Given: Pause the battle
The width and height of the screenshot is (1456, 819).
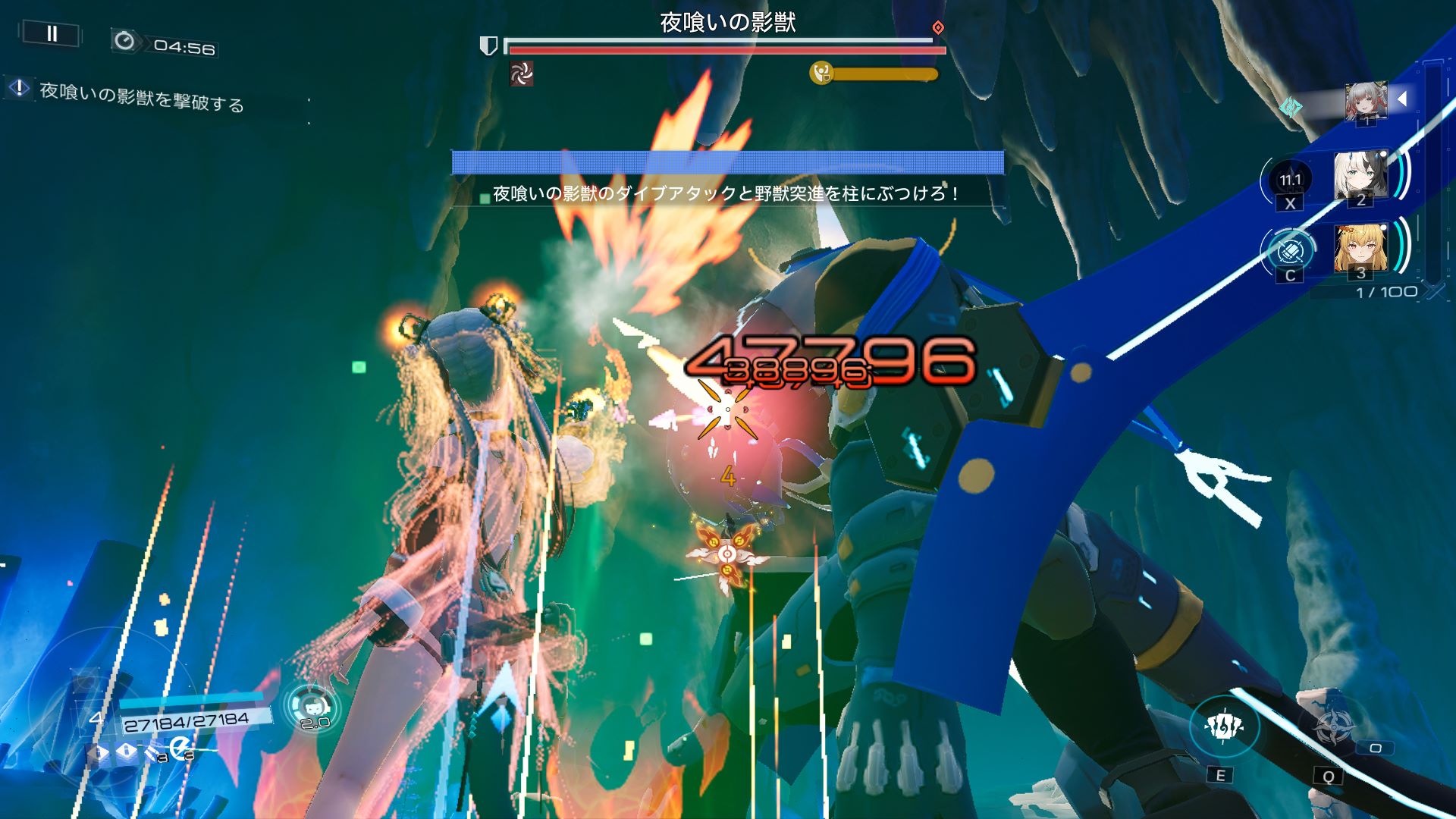Looking at the screenshot, I should click(52, 33).
